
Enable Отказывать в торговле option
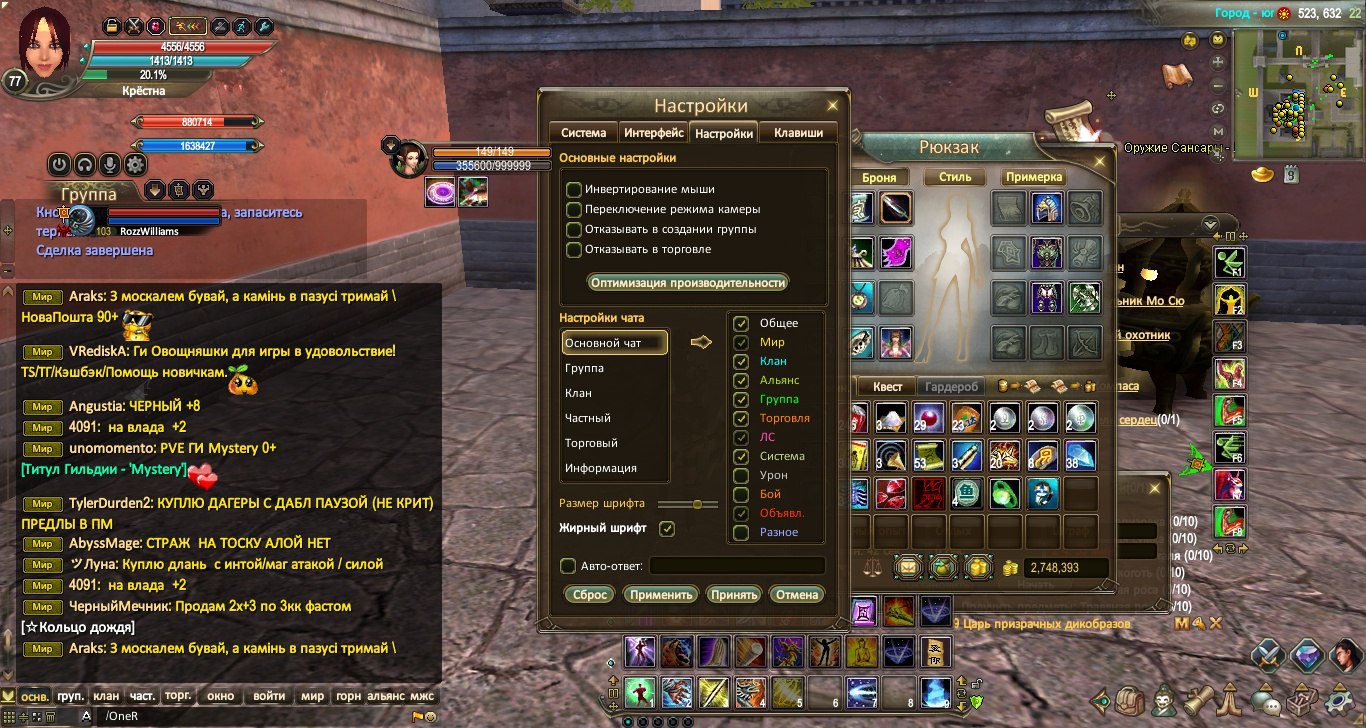[574, 249]
